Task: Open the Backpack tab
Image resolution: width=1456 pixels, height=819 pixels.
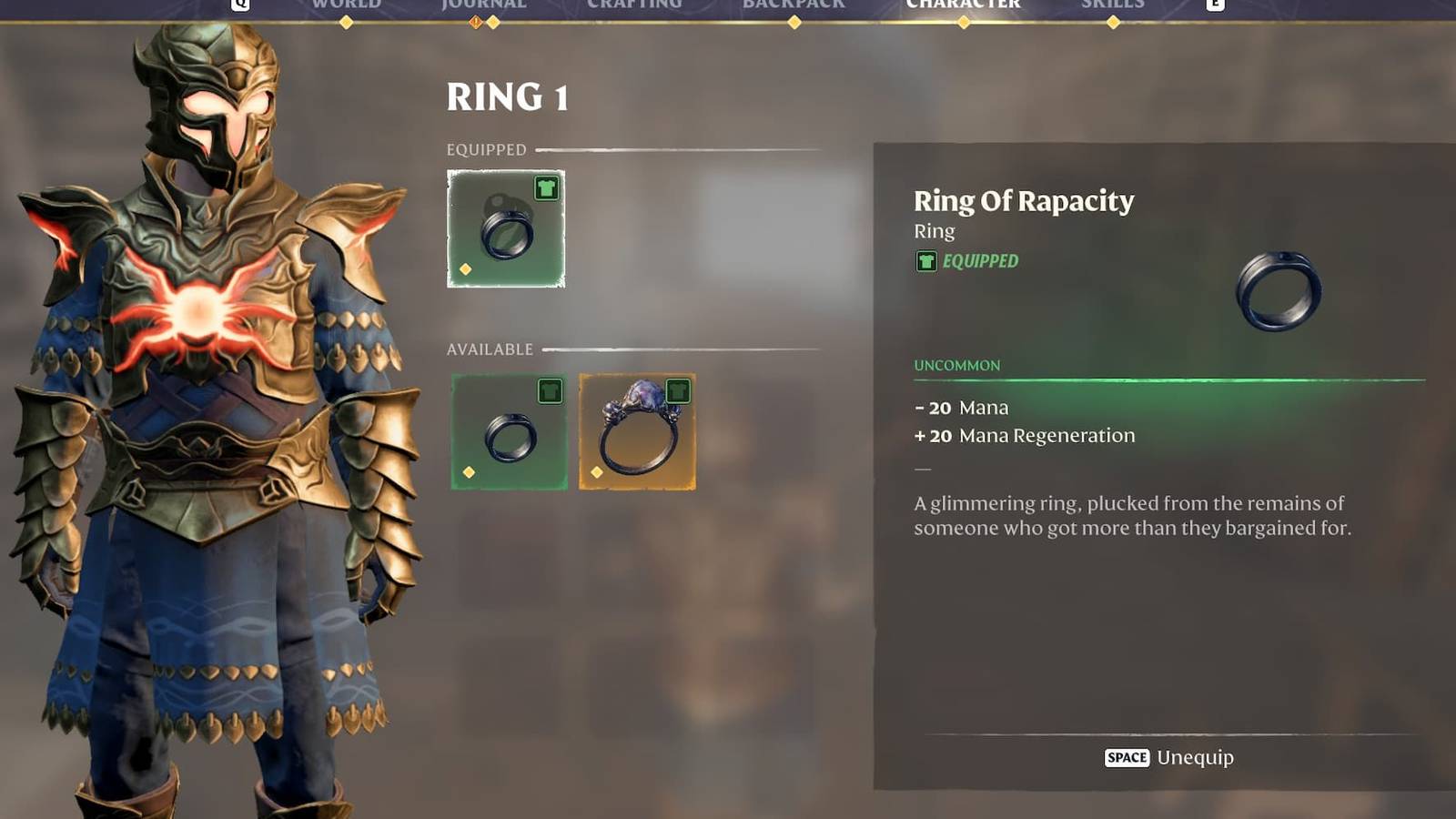Action: pyautogui.click(x=794, y=5)
